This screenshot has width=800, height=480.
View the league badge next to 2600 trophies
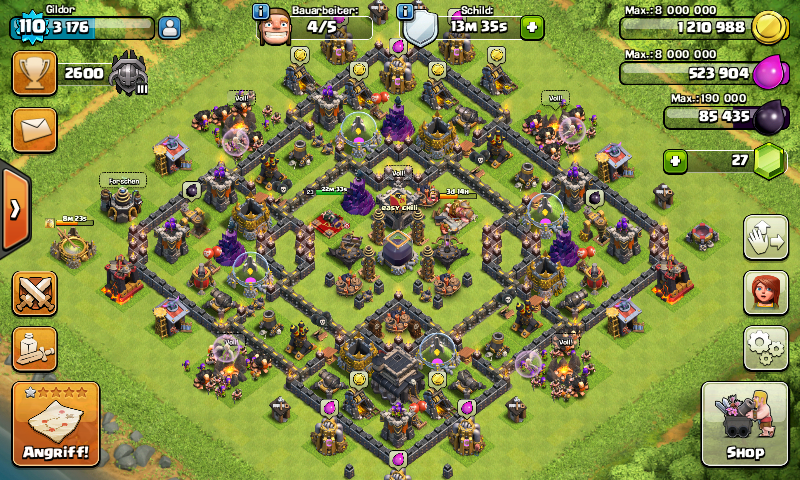pyautogui.click(x=129, y=73)
